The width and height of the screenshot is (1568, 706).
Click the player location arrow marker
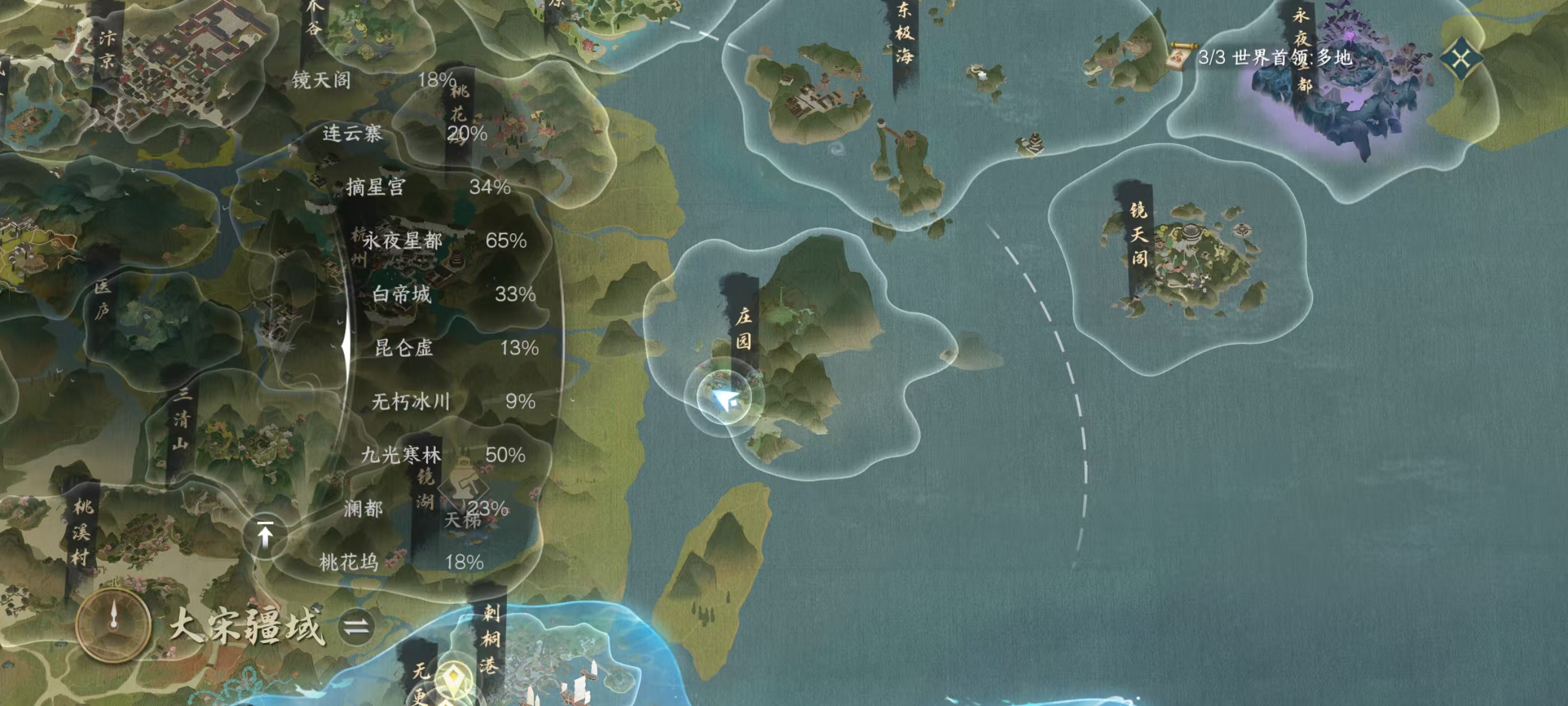[x=724, y=400]
